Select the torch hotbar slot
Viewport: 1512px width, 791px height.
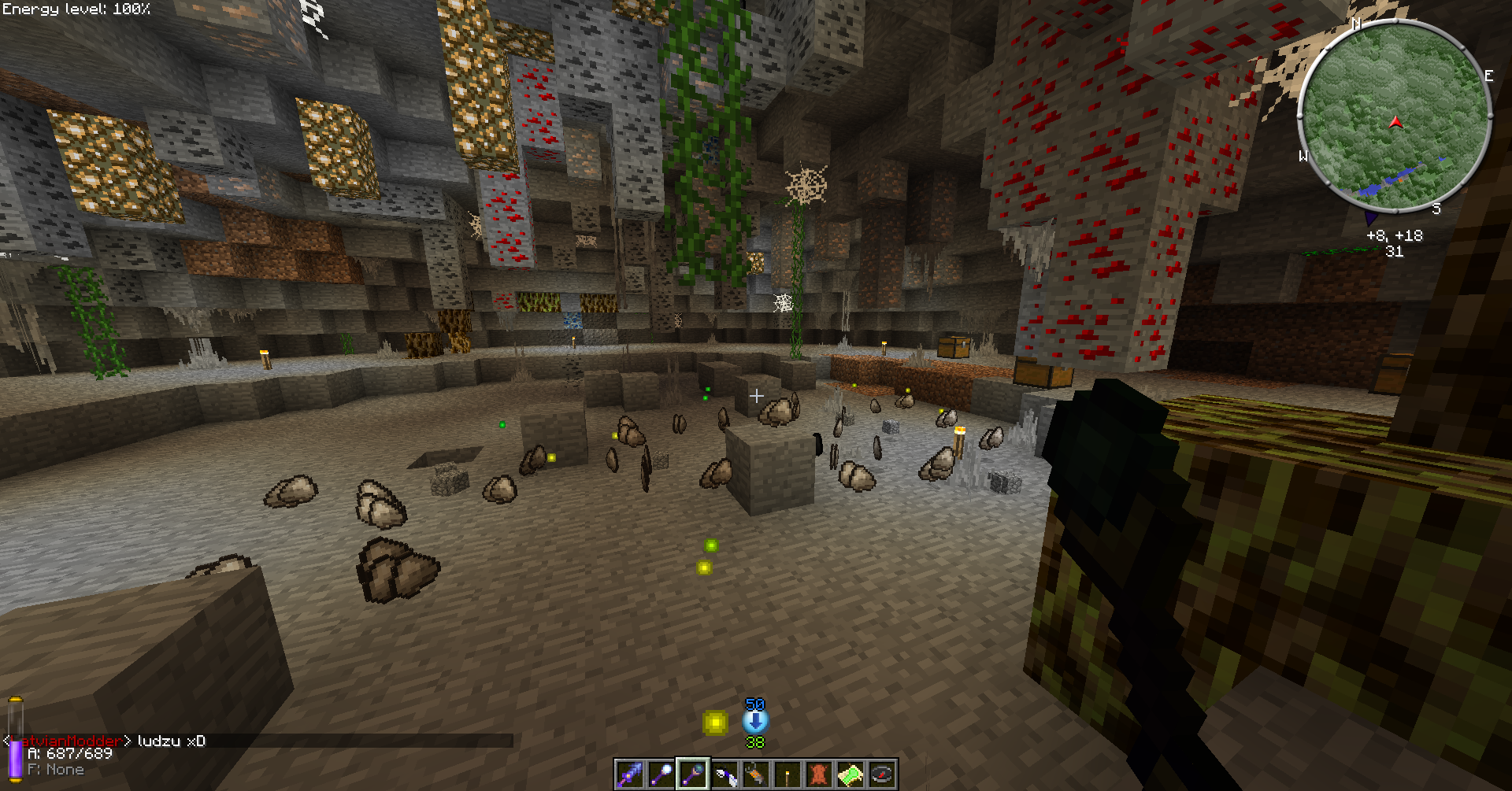coord(787,775)
